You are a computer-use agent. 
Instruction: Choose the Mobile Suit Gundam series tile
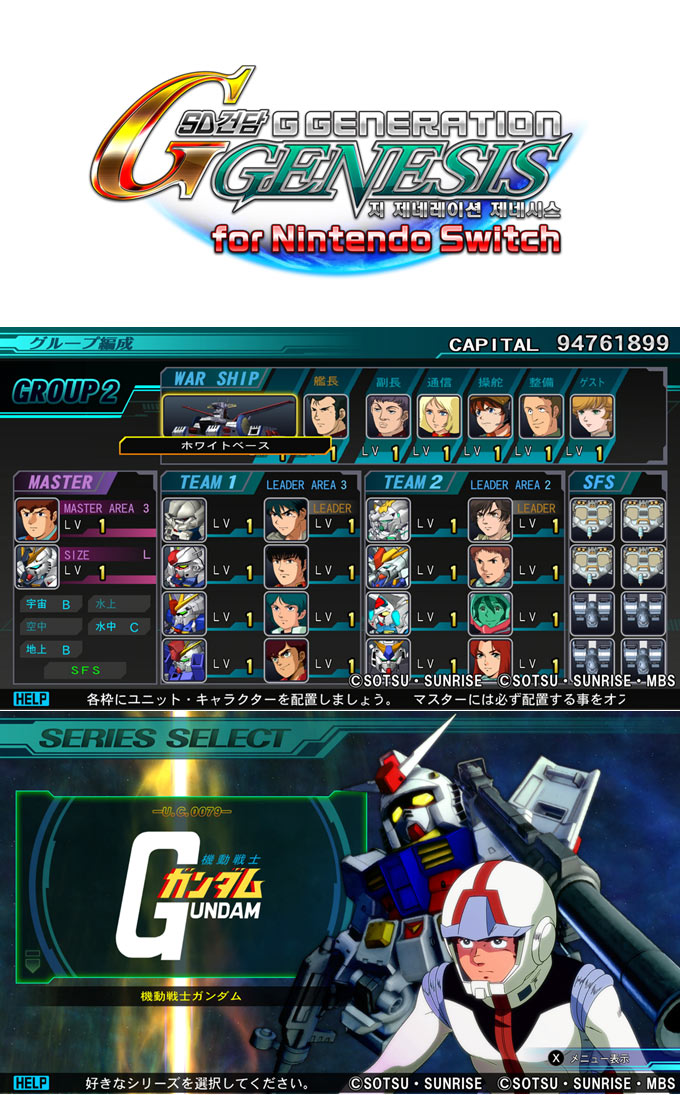pyautogui.click(x=190, y=888)
